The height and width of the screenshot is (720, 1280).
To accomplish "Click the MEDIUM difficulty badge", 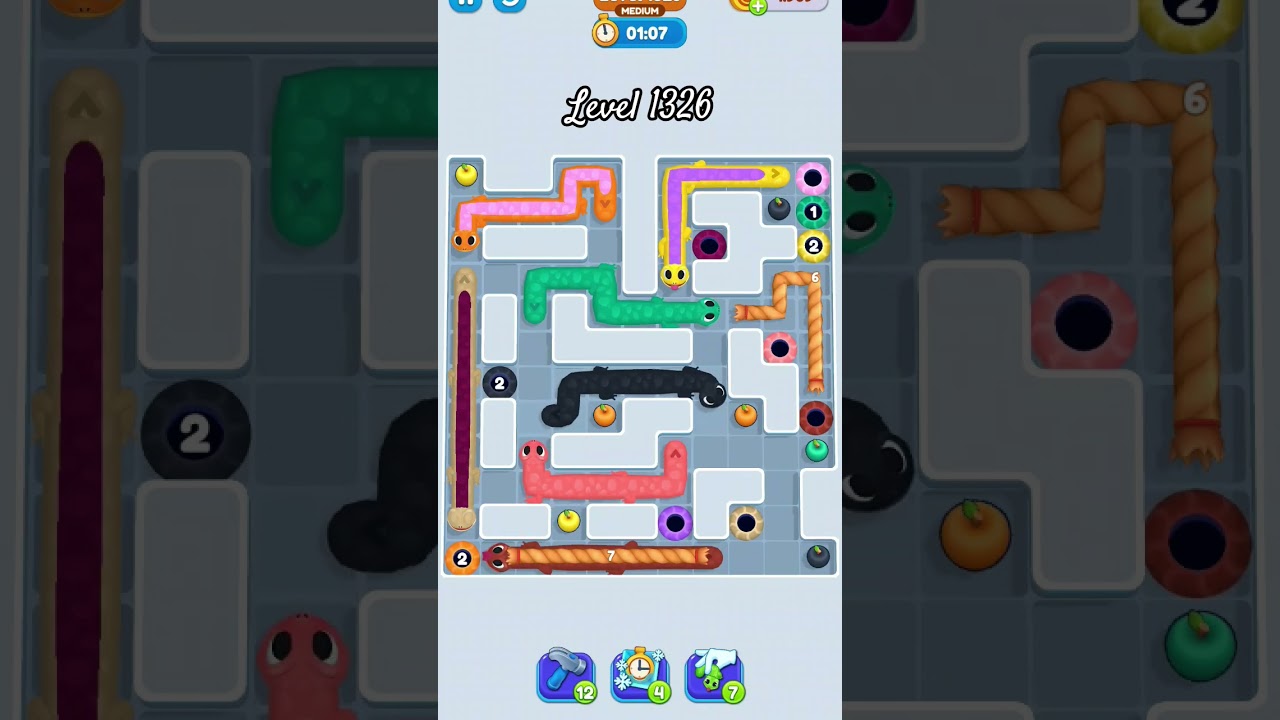I will [x=638, y=11].
